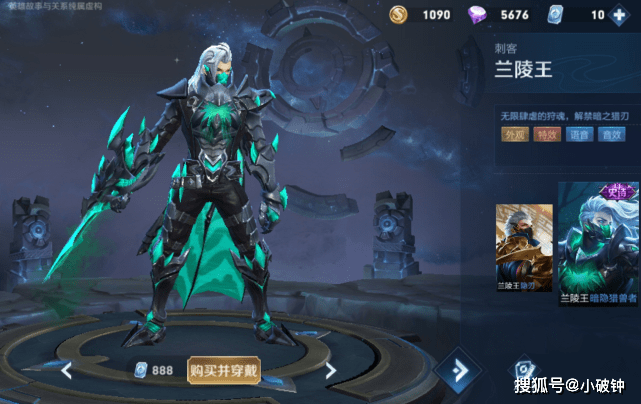Click the 购买并穿戴 buy and equip button
The width and height of the screenshot is (641, 404).
coord(223,370)
